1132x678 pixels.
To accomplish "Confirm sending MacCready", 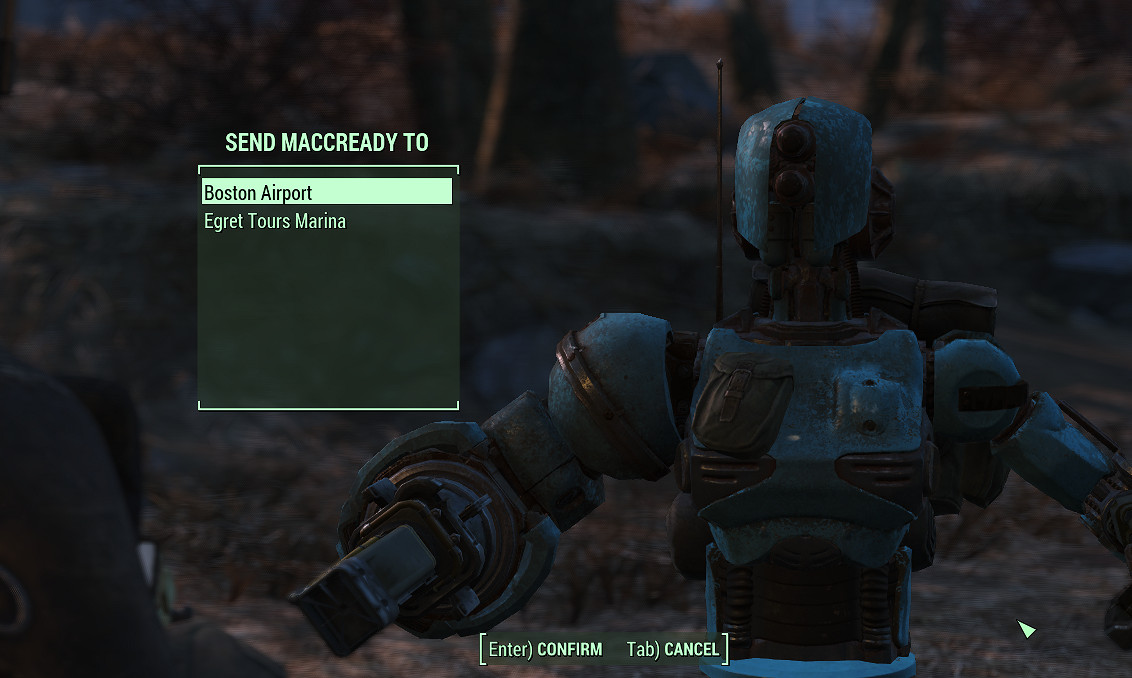I will click(546, 650).
